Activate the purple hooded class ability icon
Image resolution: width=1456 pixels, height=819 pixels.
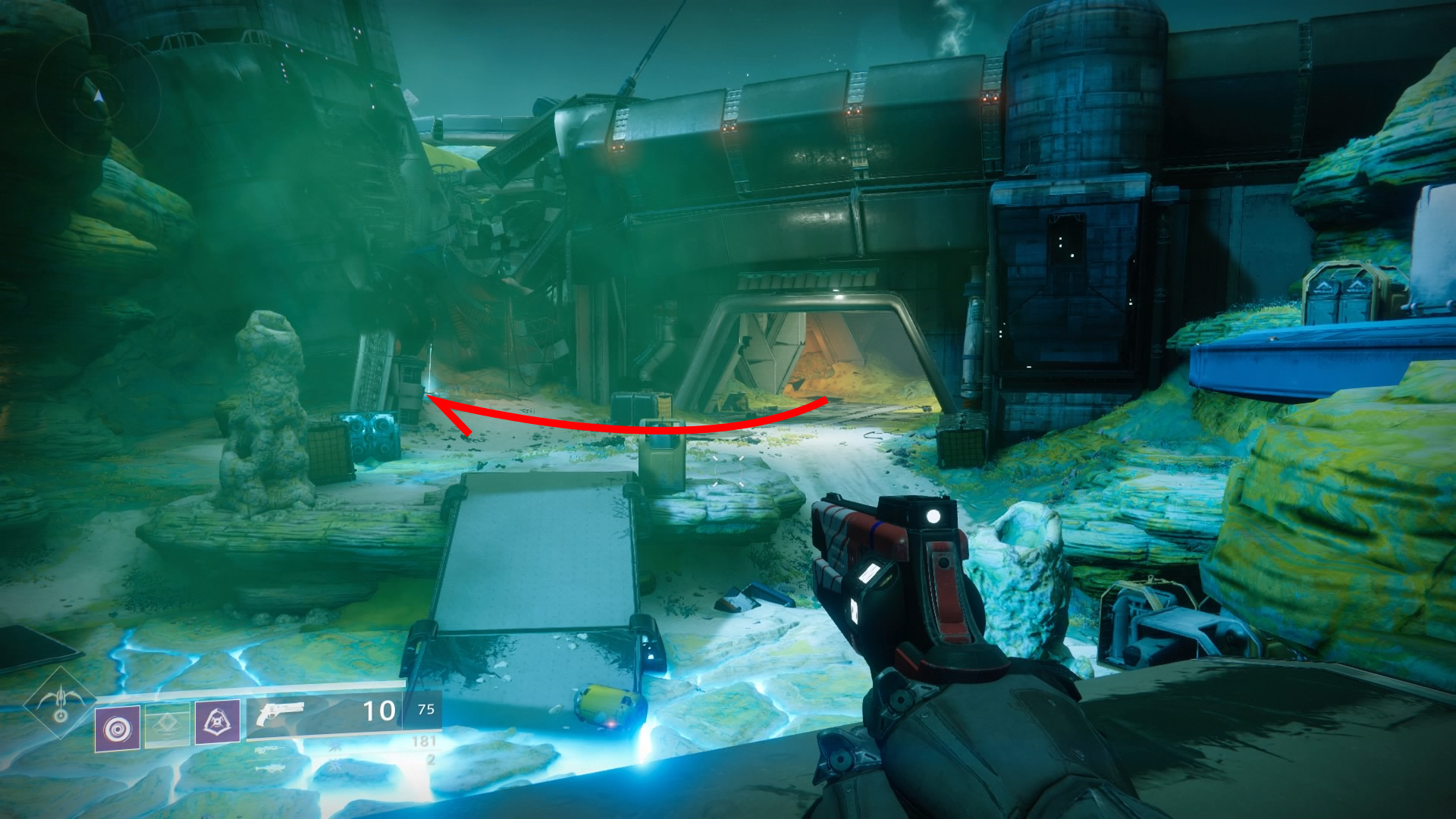pyautogui.click(x=218, y=722)
